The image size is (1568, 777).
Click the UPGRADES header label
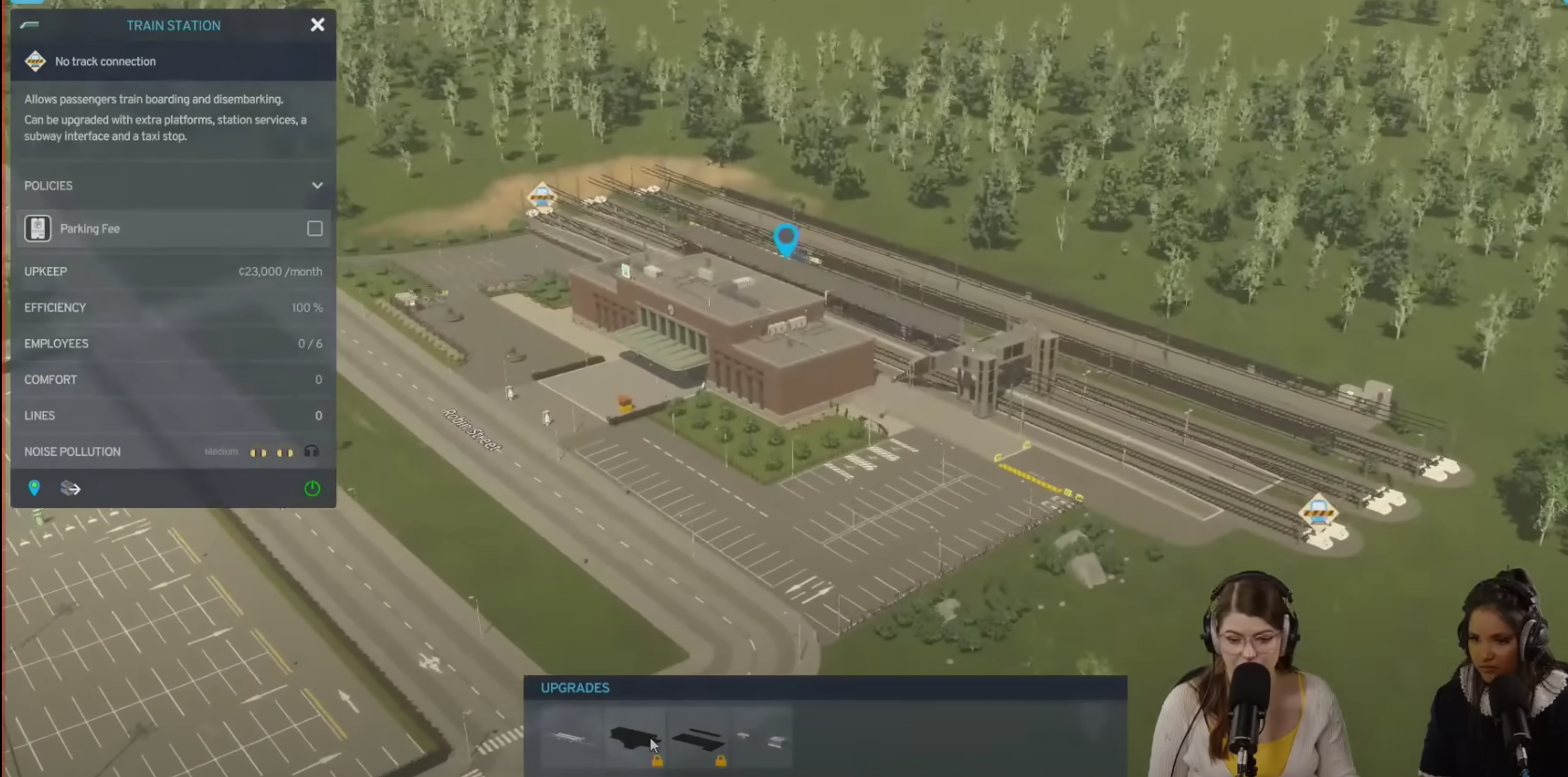tap(573, 687)
